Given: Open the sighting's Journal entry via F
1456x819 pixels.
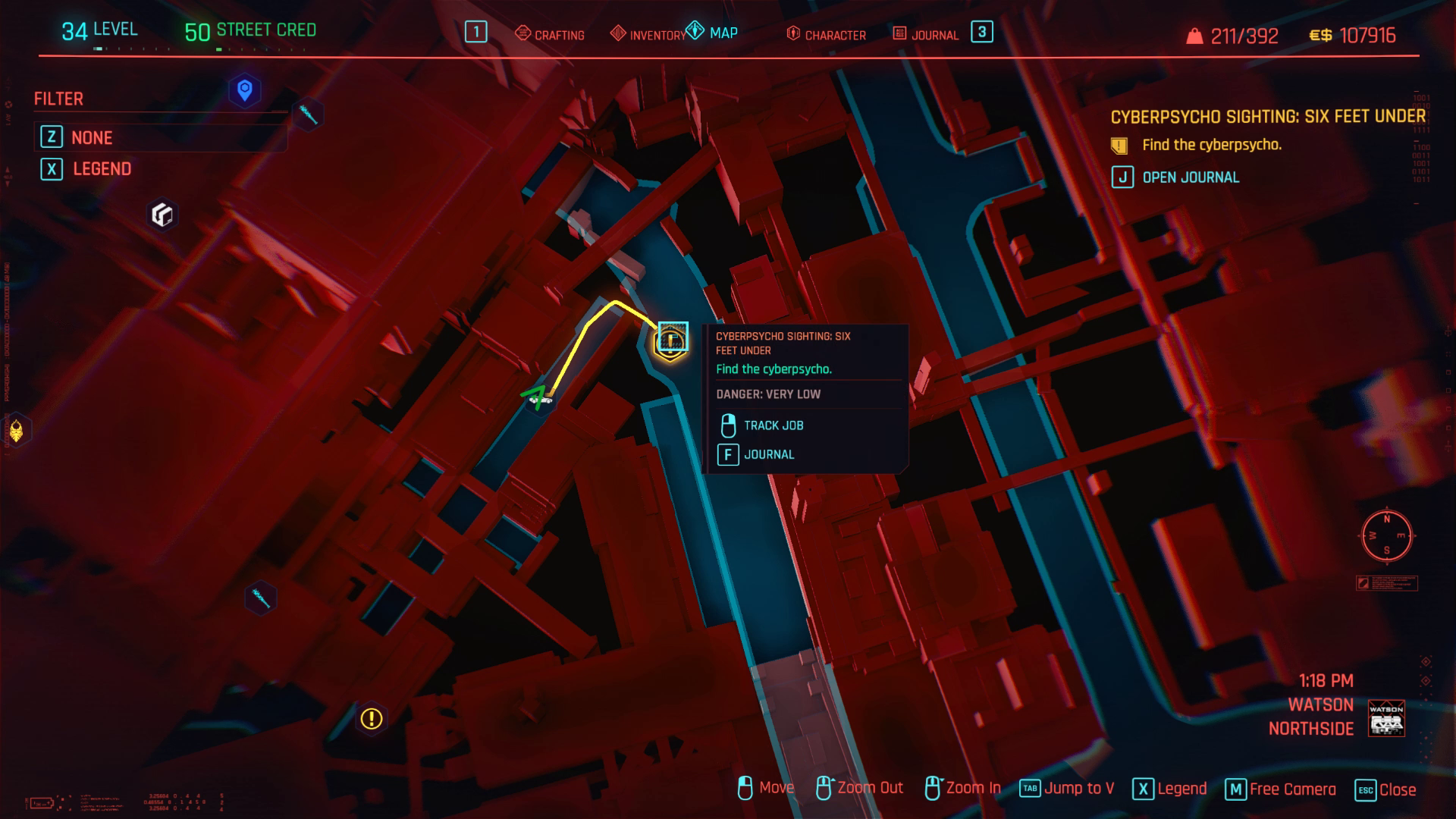Looking at the screenshot, I should pyautogui.click(x=769, y=453).
